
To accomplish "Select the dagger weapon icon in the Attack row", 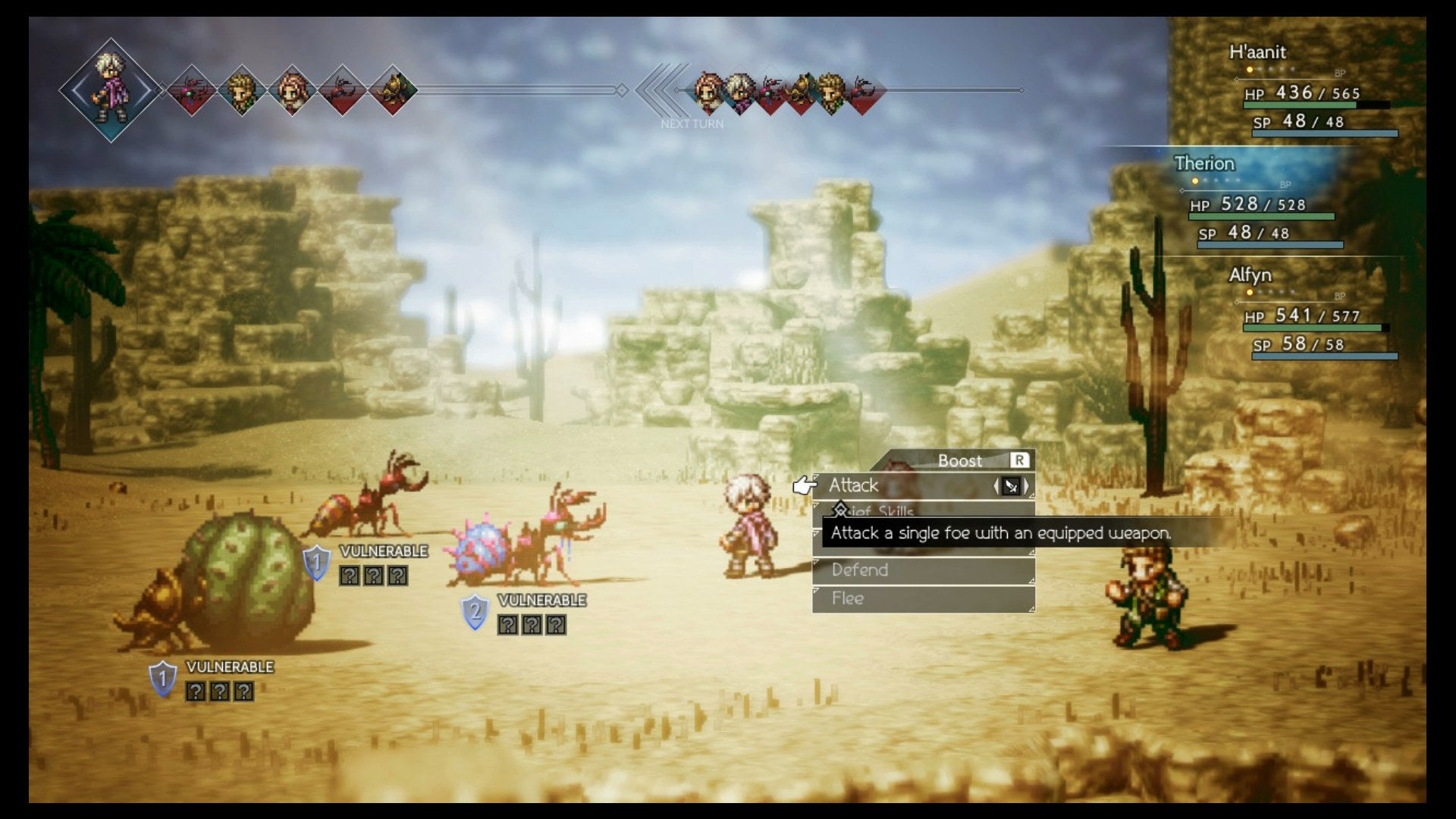I will tap(1012, 487).
